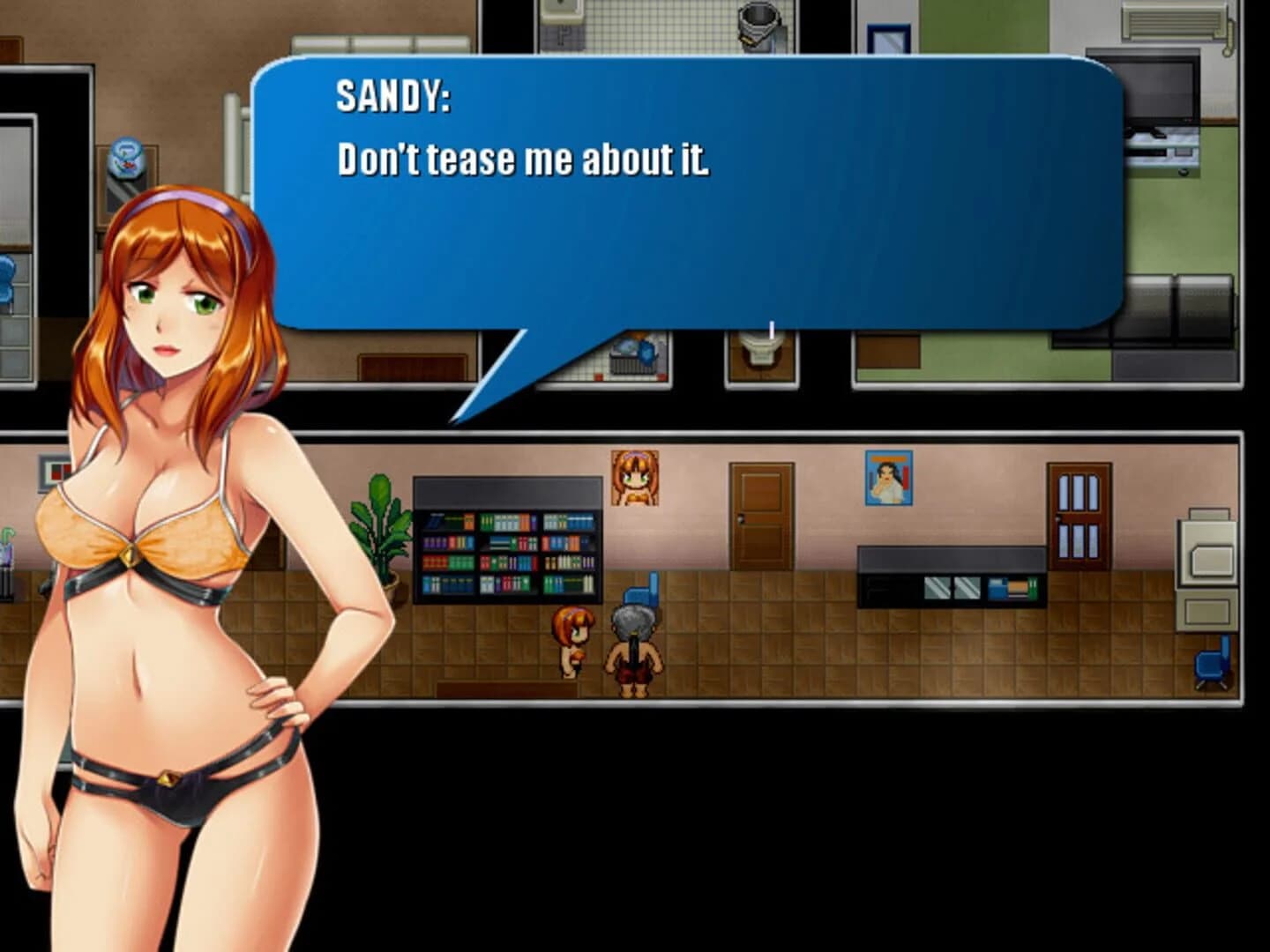Click the blue armchair near the bookshelf
Screen dimensions: 1270x952
coord(641,592)
